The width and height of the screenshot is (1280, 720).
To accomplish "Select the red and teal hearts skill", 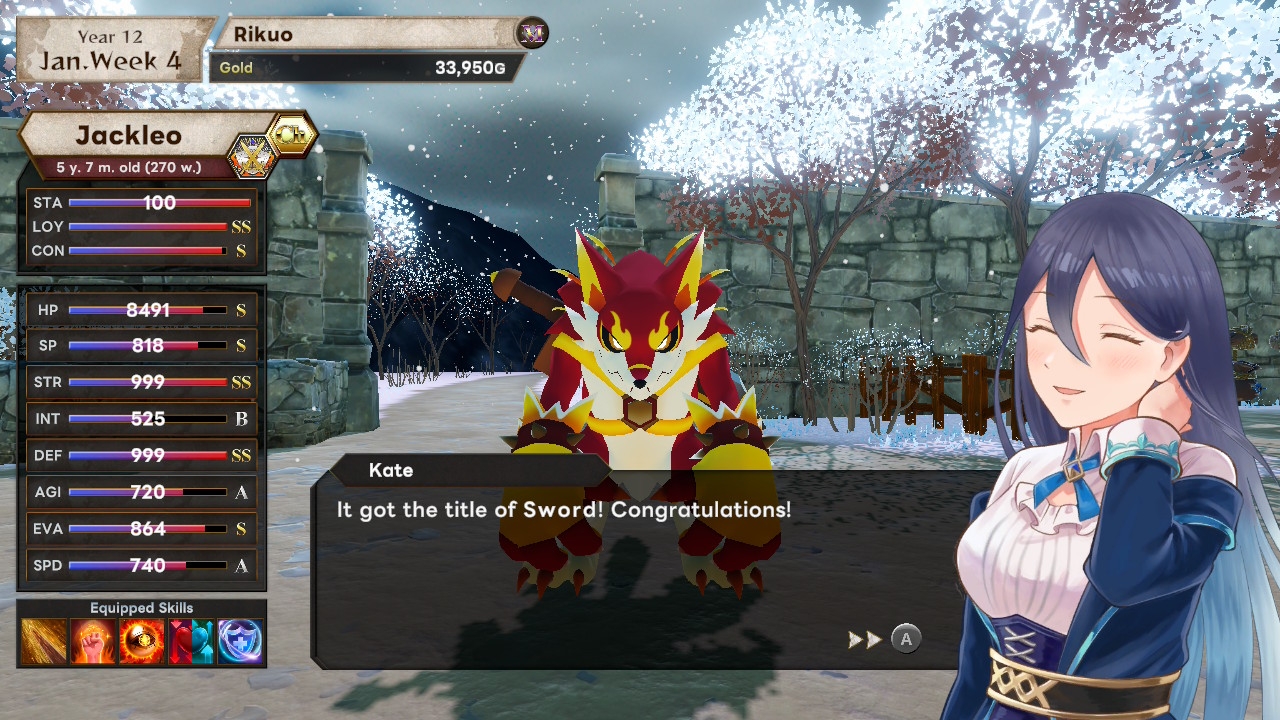I will 191,641.
